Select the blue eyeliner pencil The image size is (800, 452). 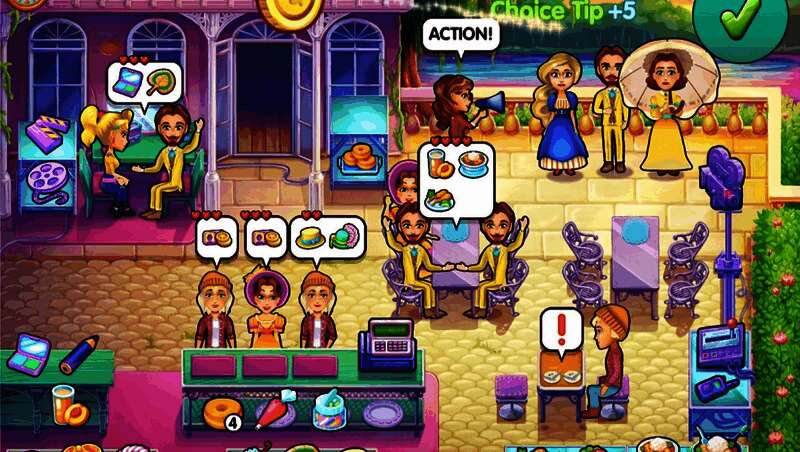pyautogui.click(x=78, y=353)
